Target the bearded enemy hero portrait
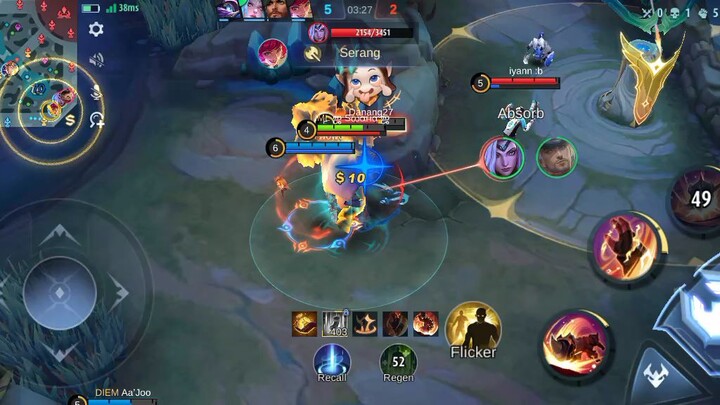This screenshot has height=405, width=720. [556, 157]
